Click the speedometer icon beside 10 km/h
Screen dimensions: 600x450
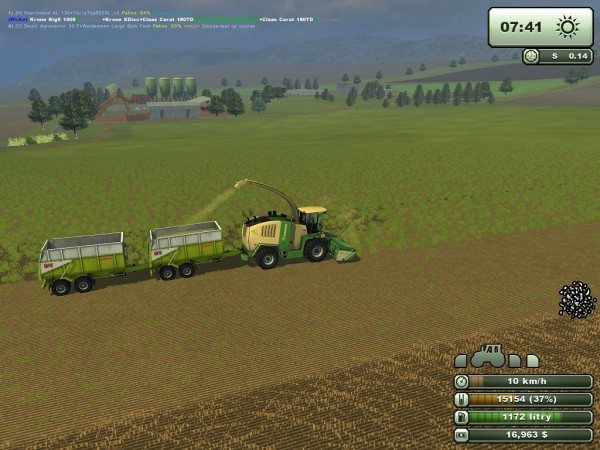(461, 381)
